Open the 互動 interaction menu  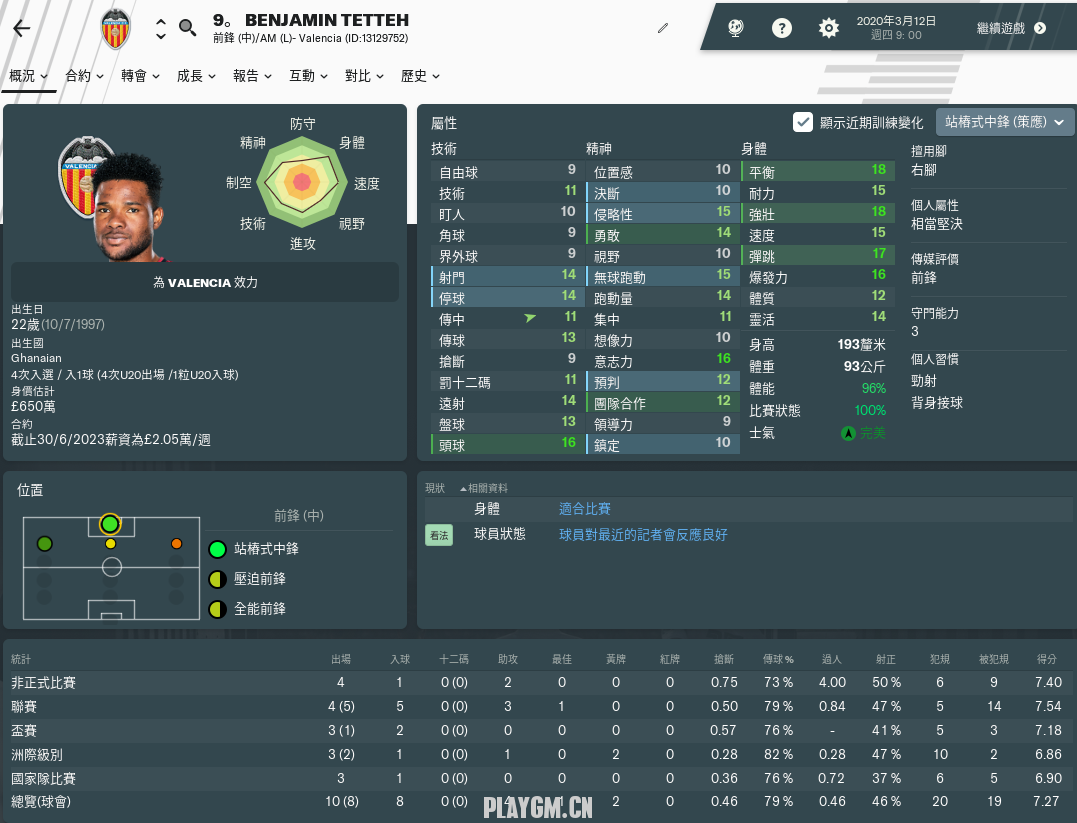coord(308,76)
